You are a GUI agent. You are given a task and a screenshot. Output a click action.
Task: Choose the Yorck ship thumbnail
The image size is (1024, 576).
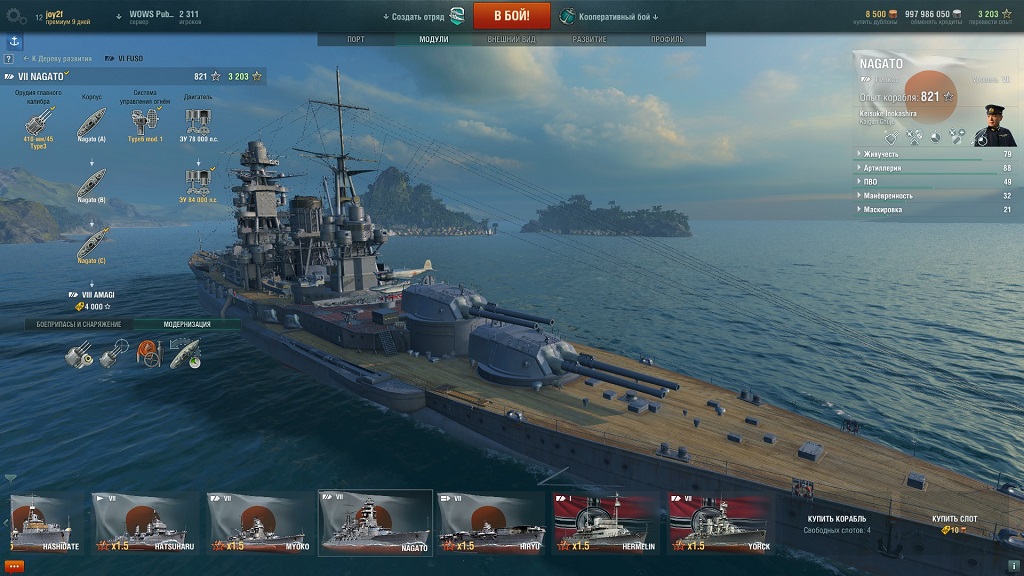(720, 524)
